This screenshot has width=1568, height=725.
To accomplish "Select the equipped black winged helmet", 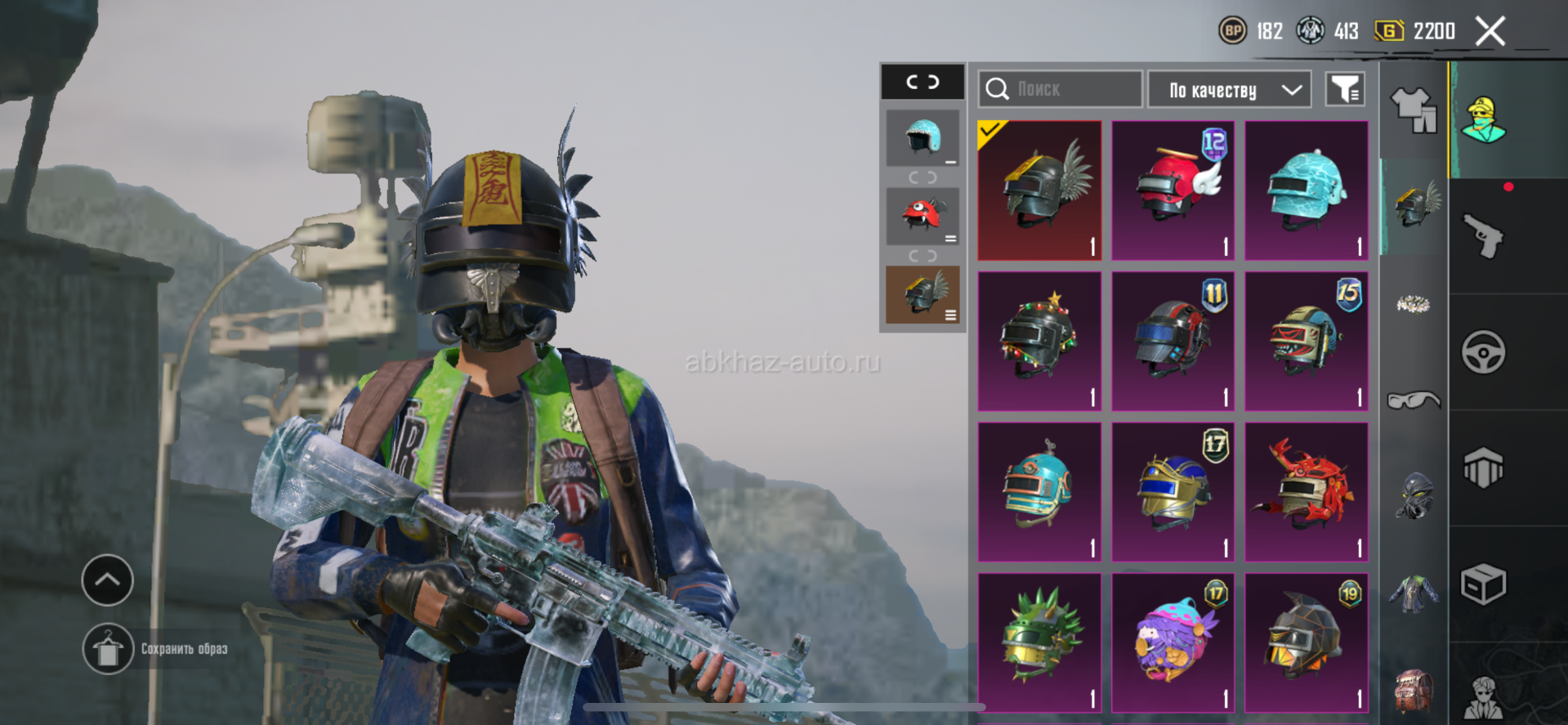I will pos(1039,190).
